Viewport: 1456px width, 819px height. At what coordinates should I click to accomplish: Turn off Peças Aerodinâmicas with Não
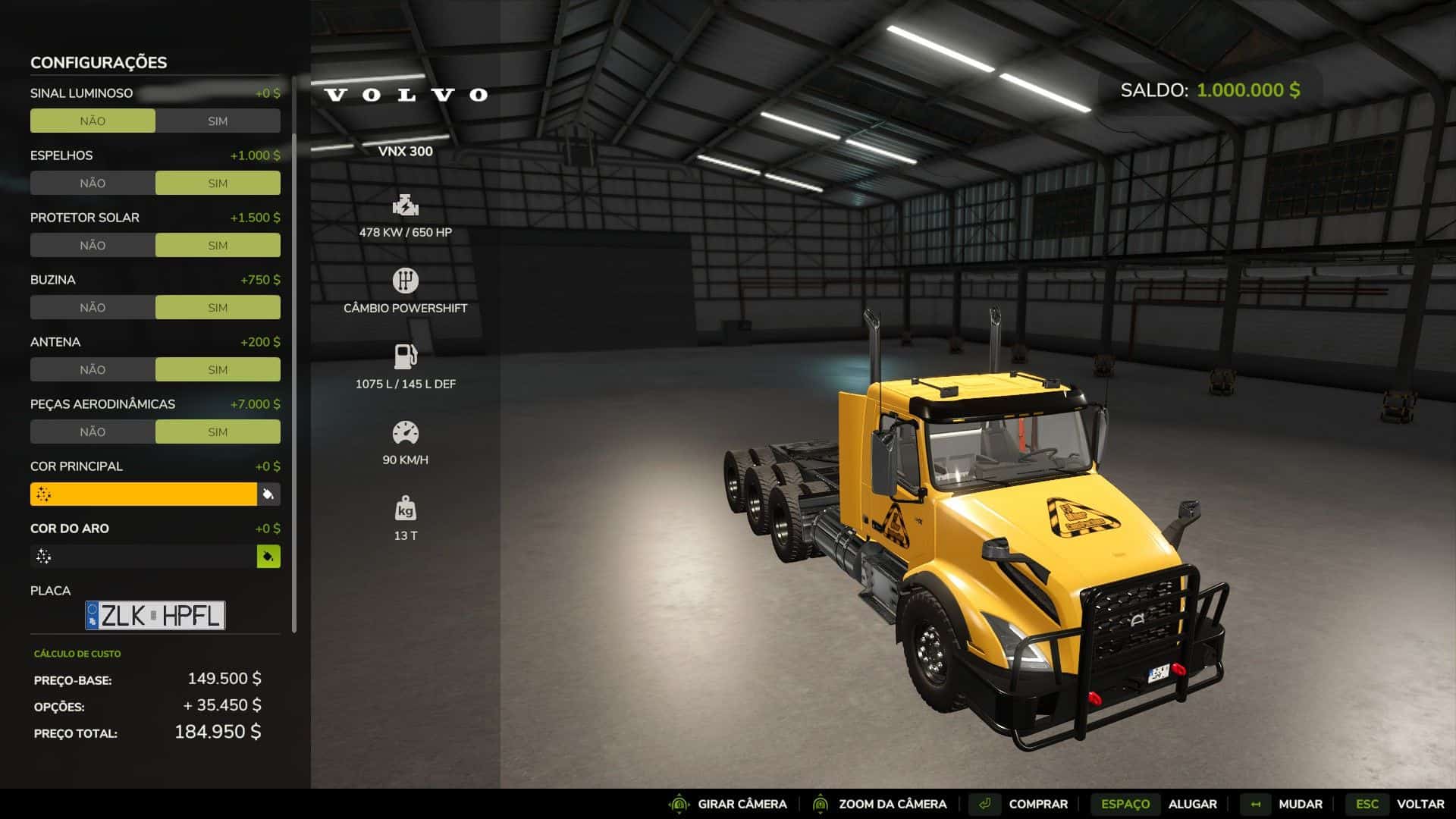point(93,432)
